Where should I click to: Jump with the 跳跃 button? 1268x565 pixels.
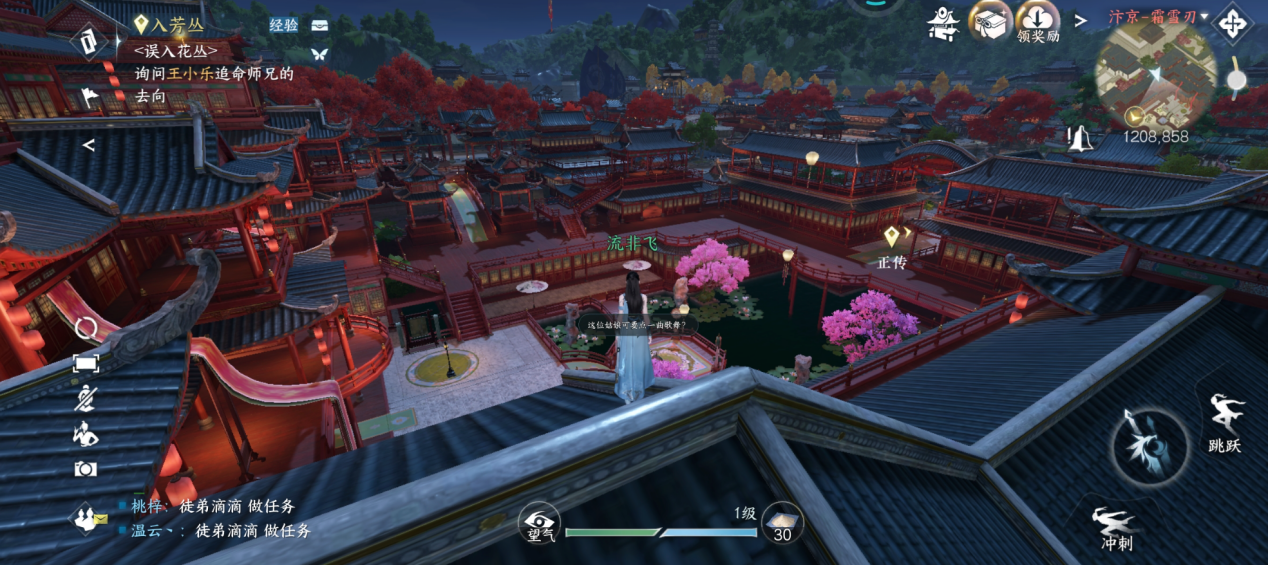click(1225, 422)
